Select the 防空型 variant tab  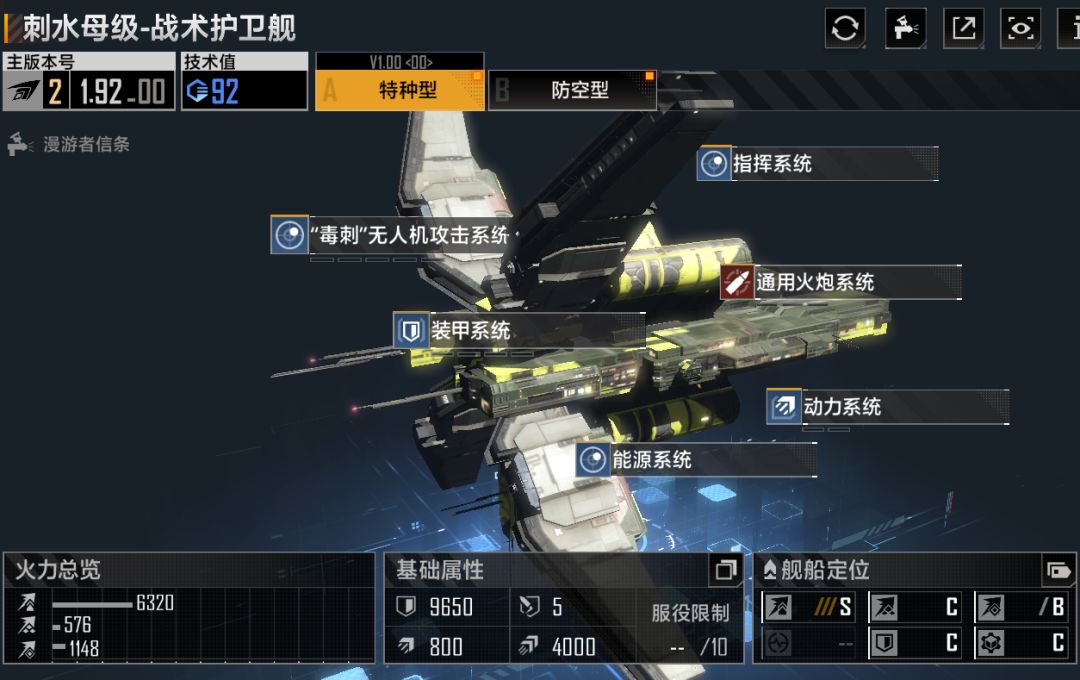click(x=573, y=90)
